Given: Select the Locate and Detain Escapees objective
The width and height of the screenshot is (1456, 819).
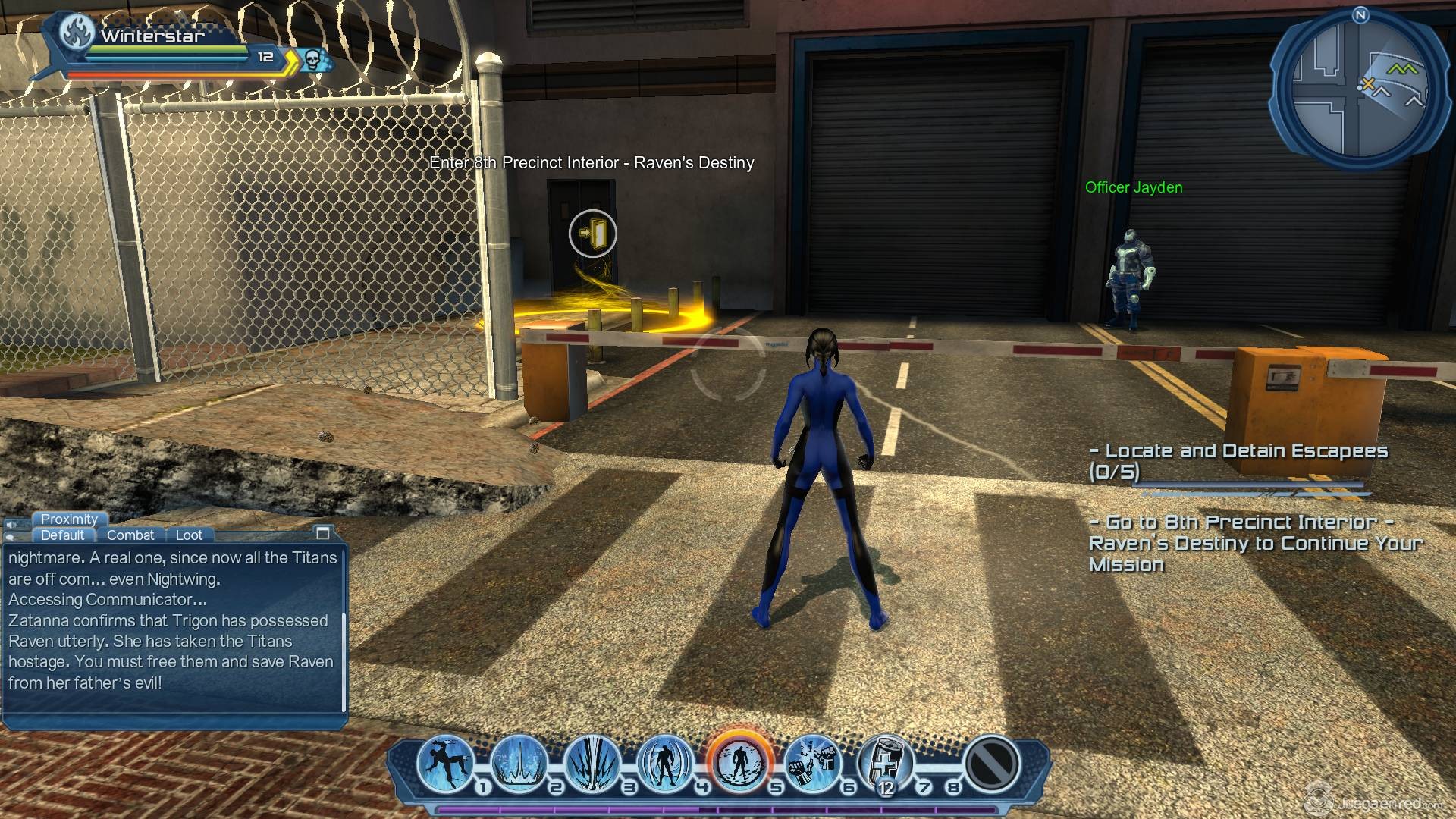Looking at the screenshot, I should click(x=1238, y=461).
